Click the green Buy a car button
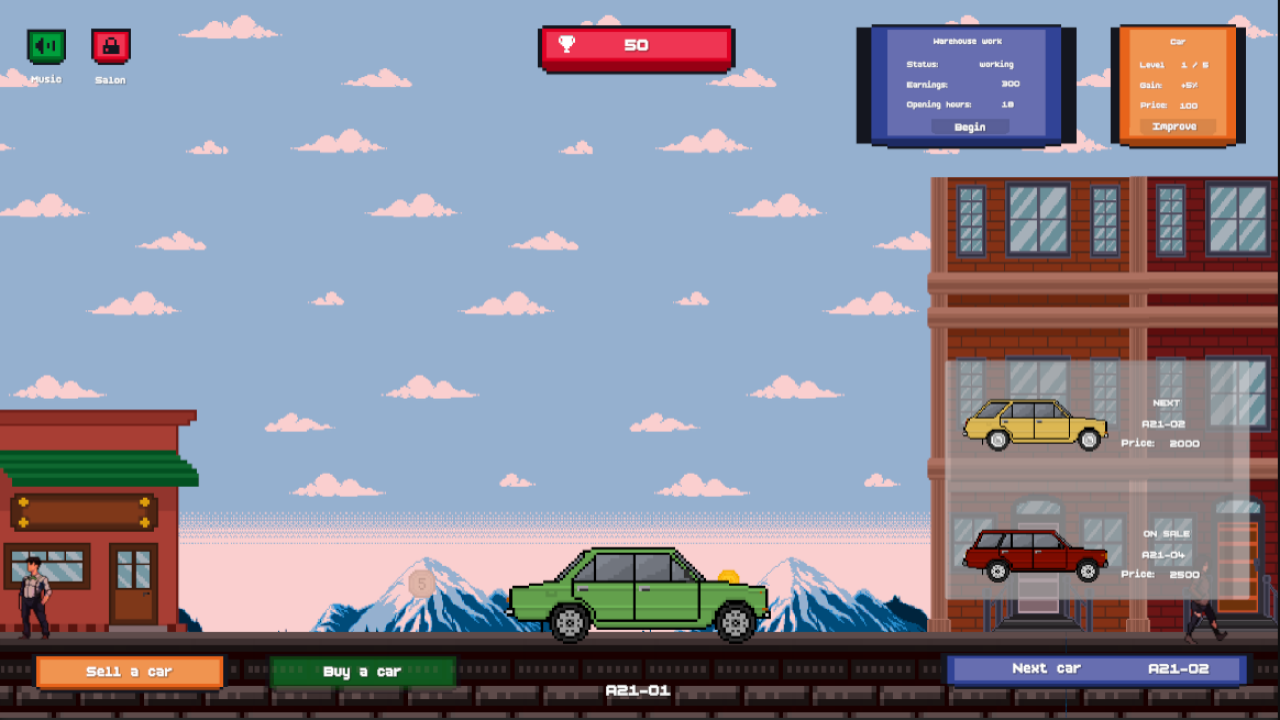Viewport: 1280px width, 720px height. pos(364,671)
